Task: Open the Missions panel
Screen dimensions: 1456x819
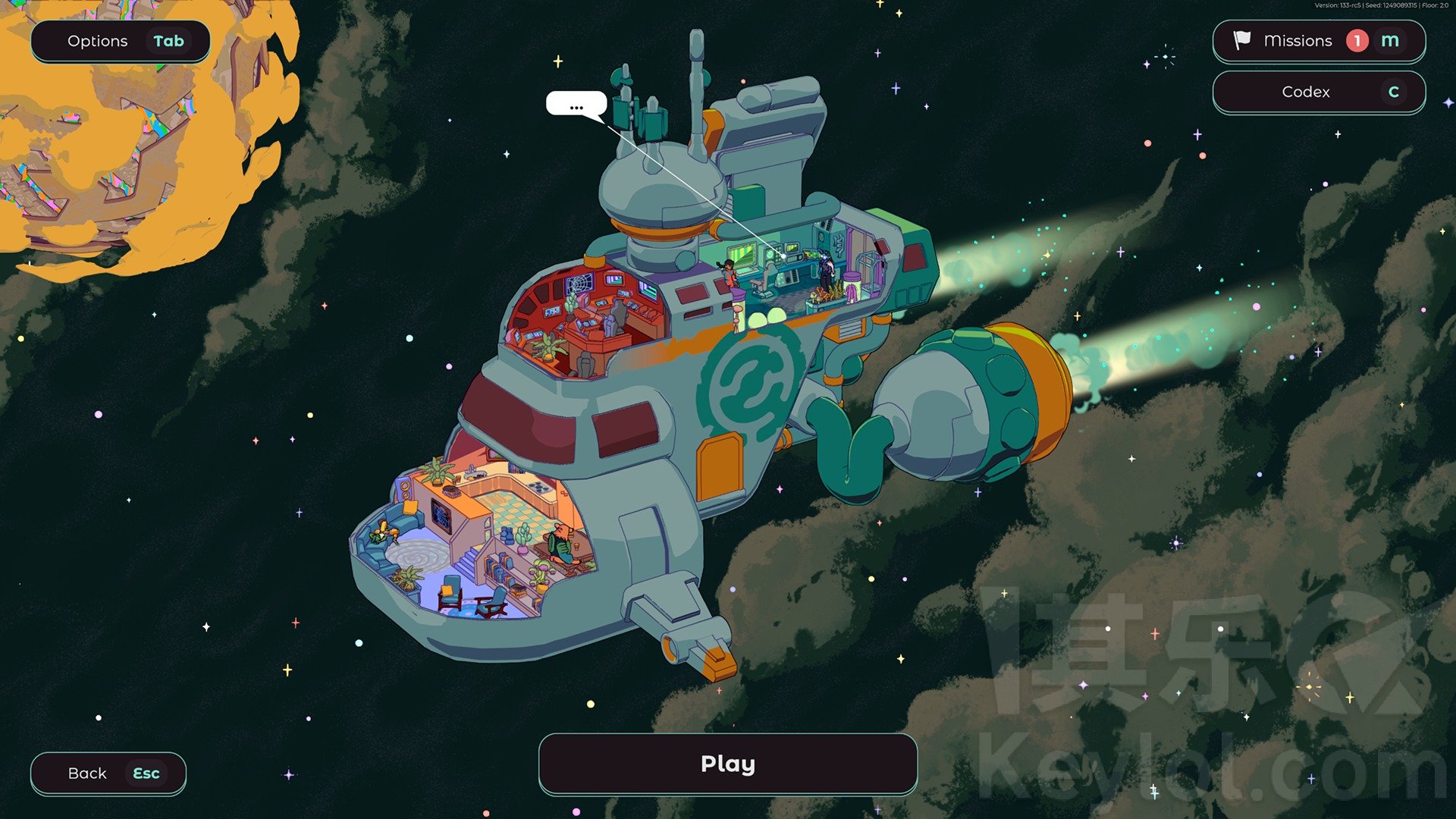Action: (x=1318, y=41)
